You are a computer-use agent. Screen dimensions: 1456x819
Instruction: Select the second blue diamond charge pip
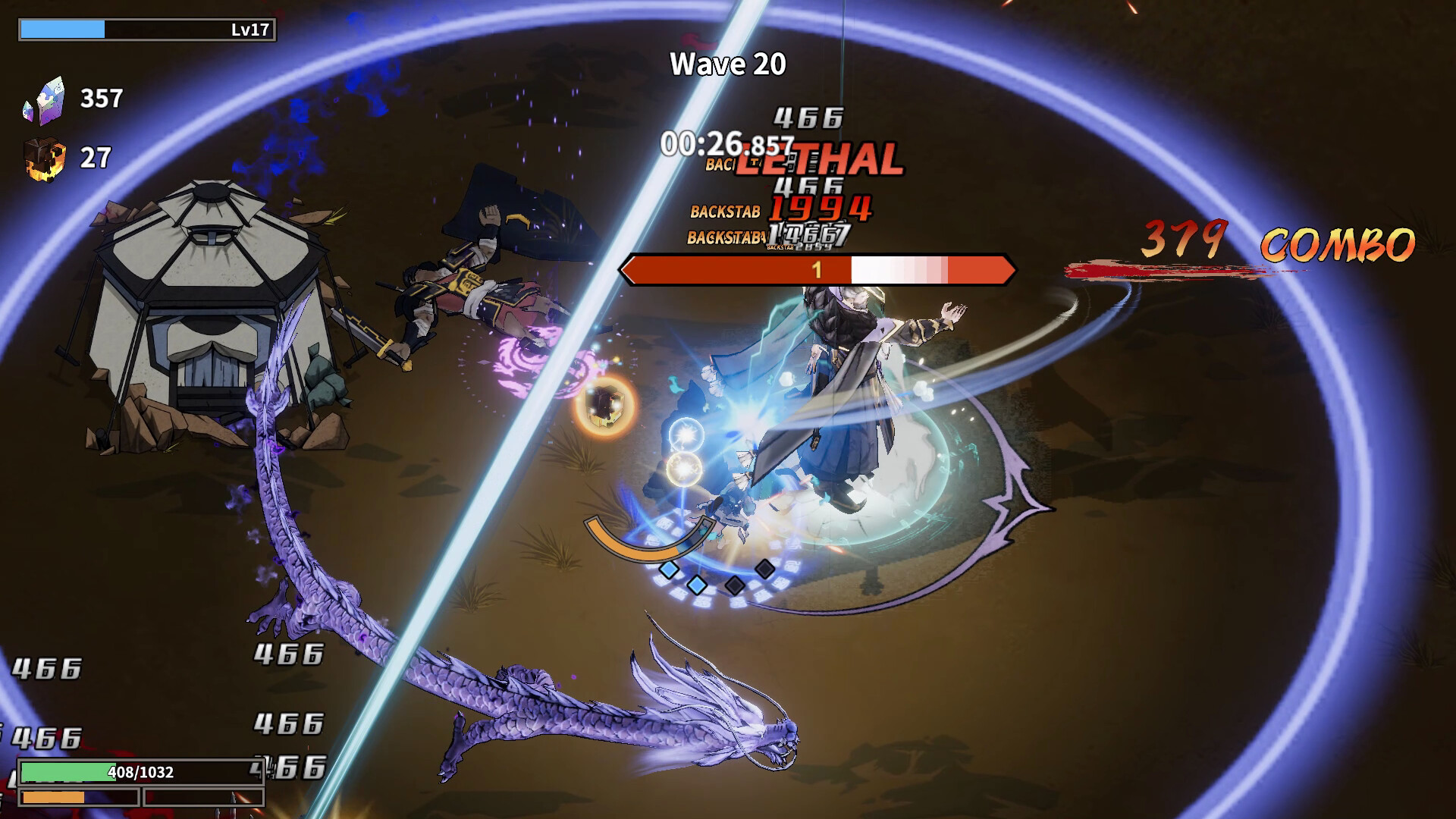pos(696,585)
